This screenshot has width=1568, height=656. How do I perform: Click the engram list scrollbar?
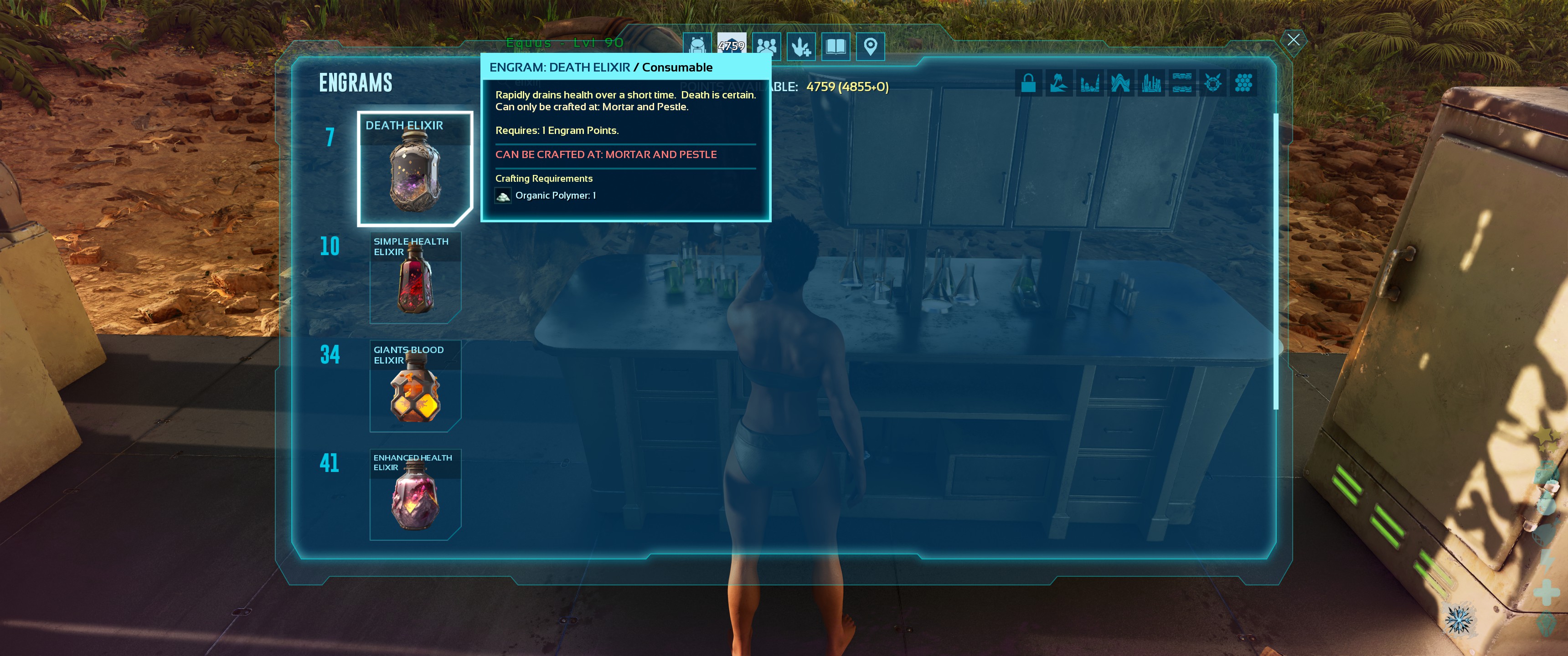pos(1276,261)
